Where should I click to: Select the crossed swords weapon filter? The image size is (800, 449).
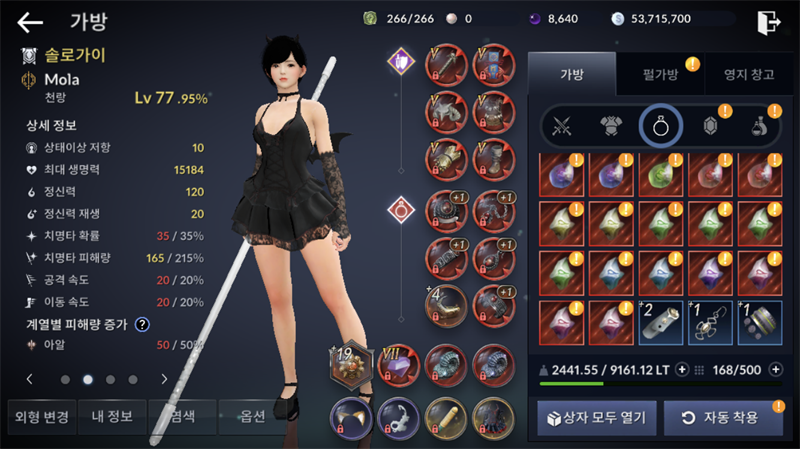(561, 126)
